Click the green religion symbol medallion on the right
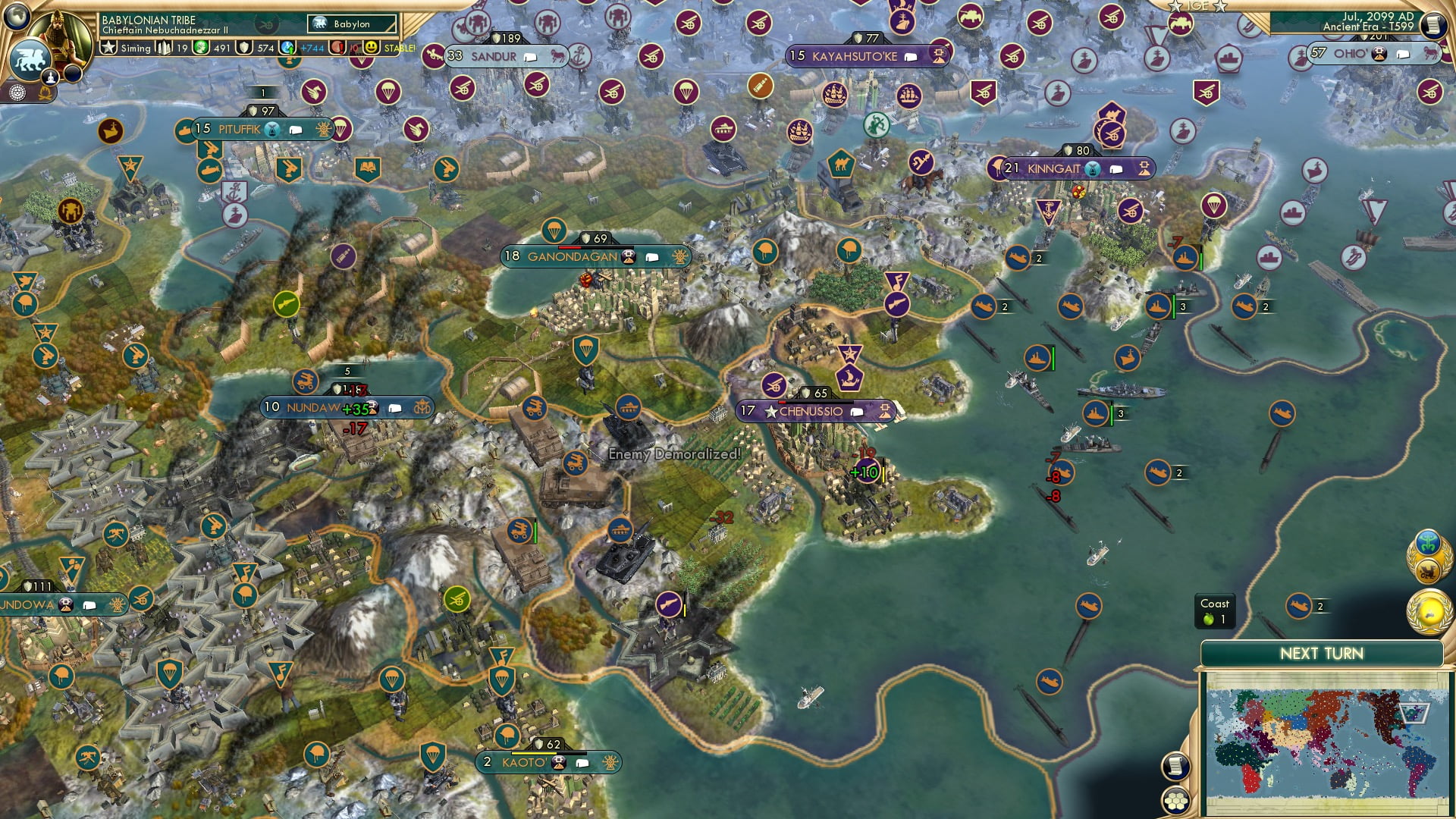The height and width of the screenshot is (819, 1456). tap(1428, 543)
